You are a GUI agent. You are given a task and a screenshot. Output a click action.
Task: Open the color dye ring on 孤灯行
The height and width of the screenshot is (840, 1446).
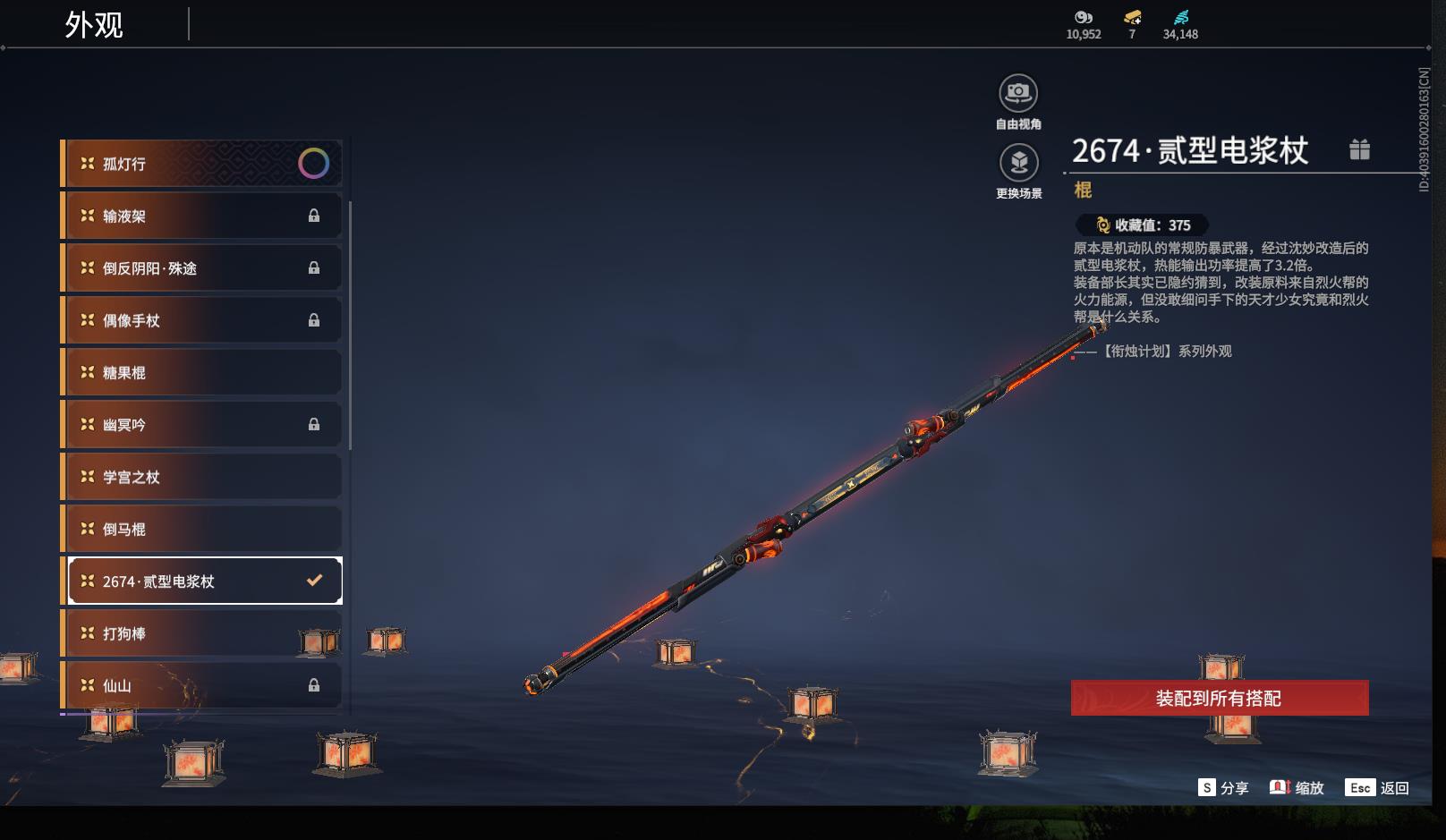pyautogui.click(x=313, y=163)
